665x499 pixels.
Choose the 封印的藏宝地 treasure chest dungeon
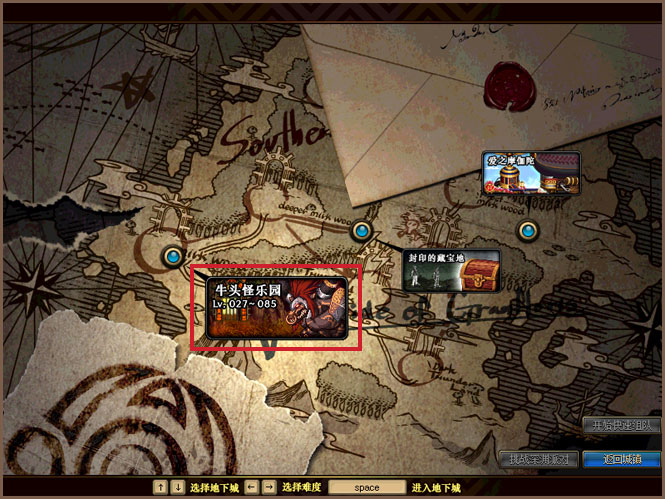(x=450, y=270)
